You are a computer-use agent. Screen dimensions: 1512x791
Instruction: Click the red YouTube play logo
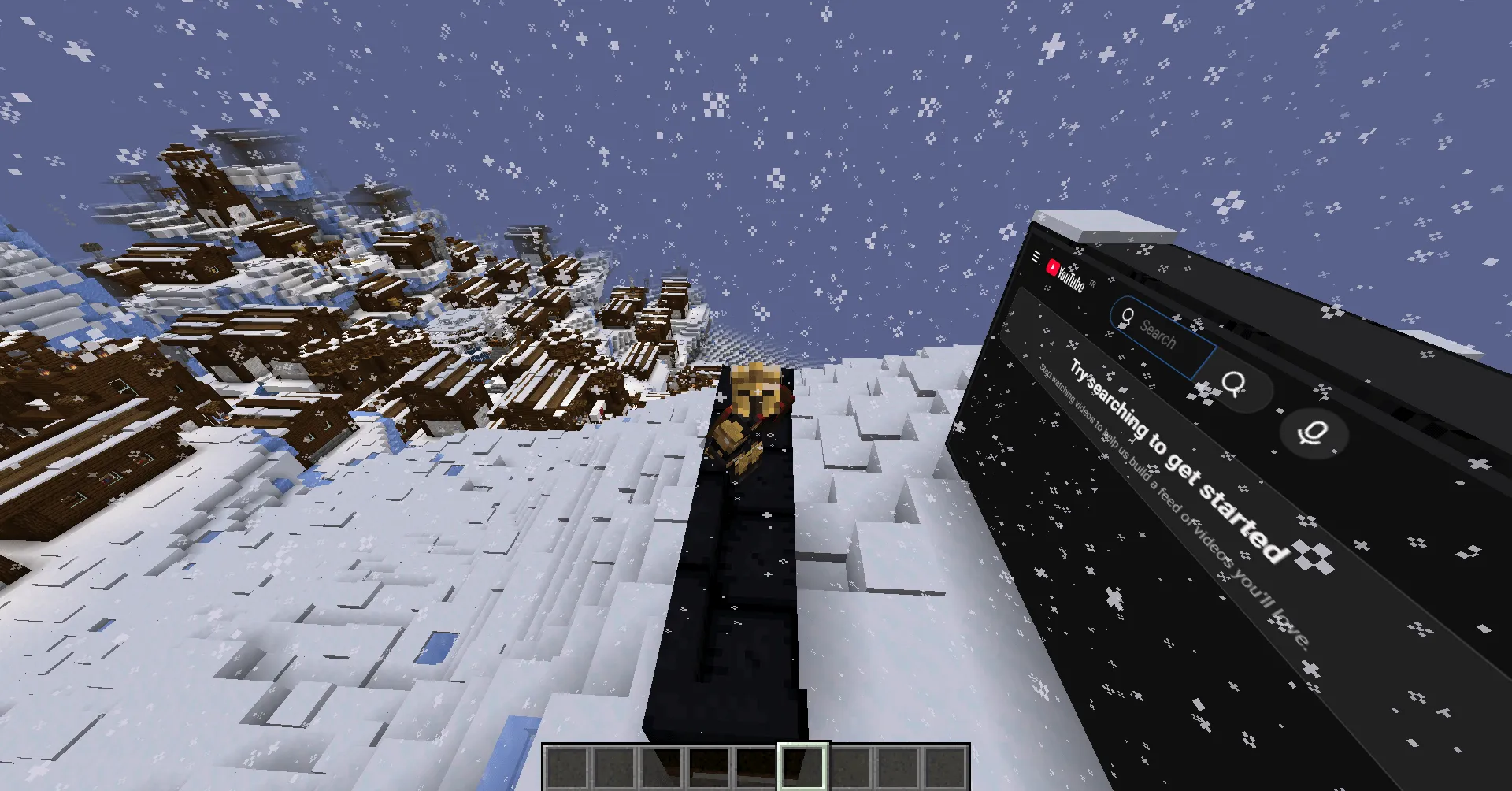point(1054,268)
